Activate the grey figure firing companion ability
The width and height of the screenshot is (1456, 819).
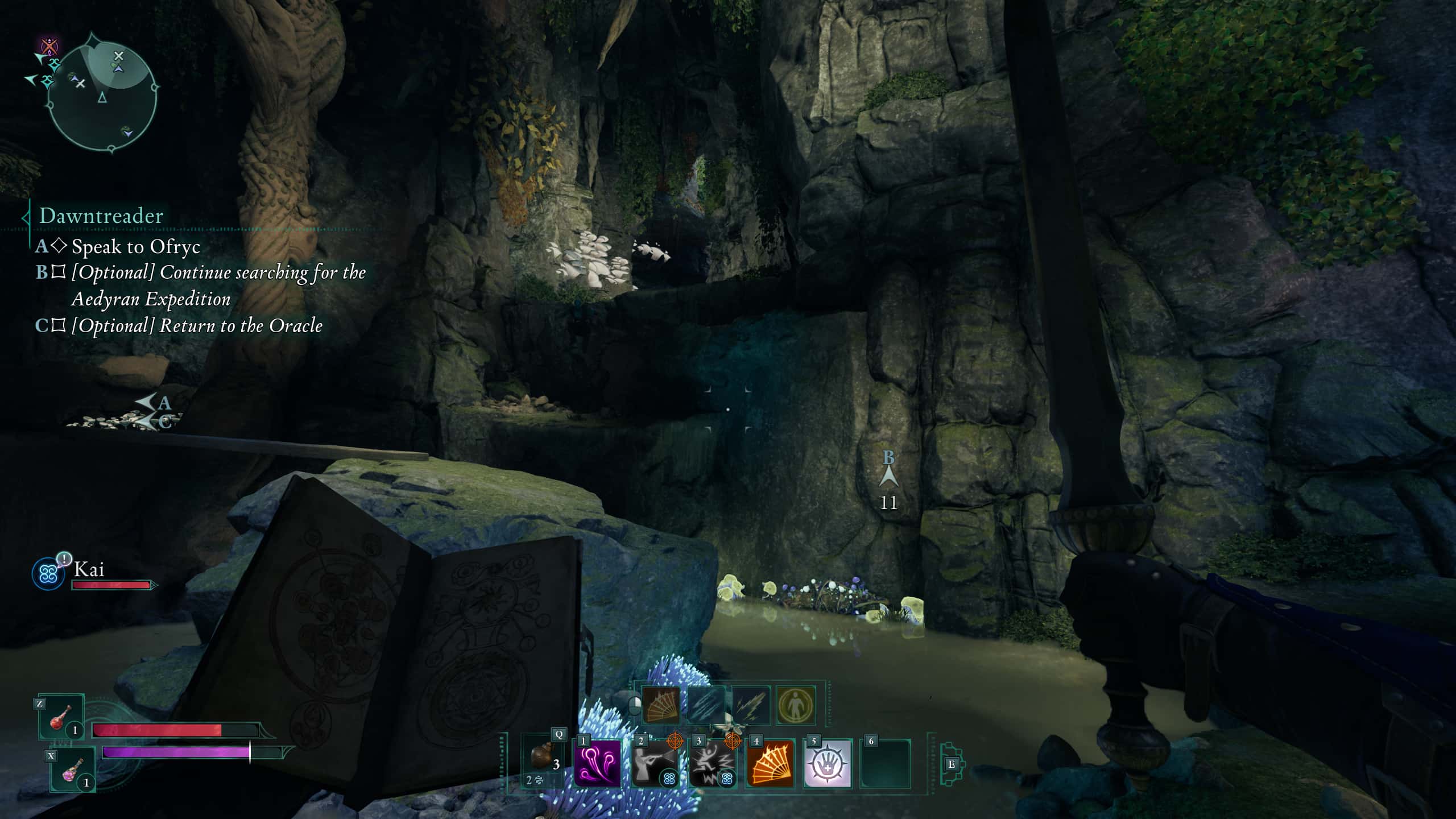click(x=655, y=763)
